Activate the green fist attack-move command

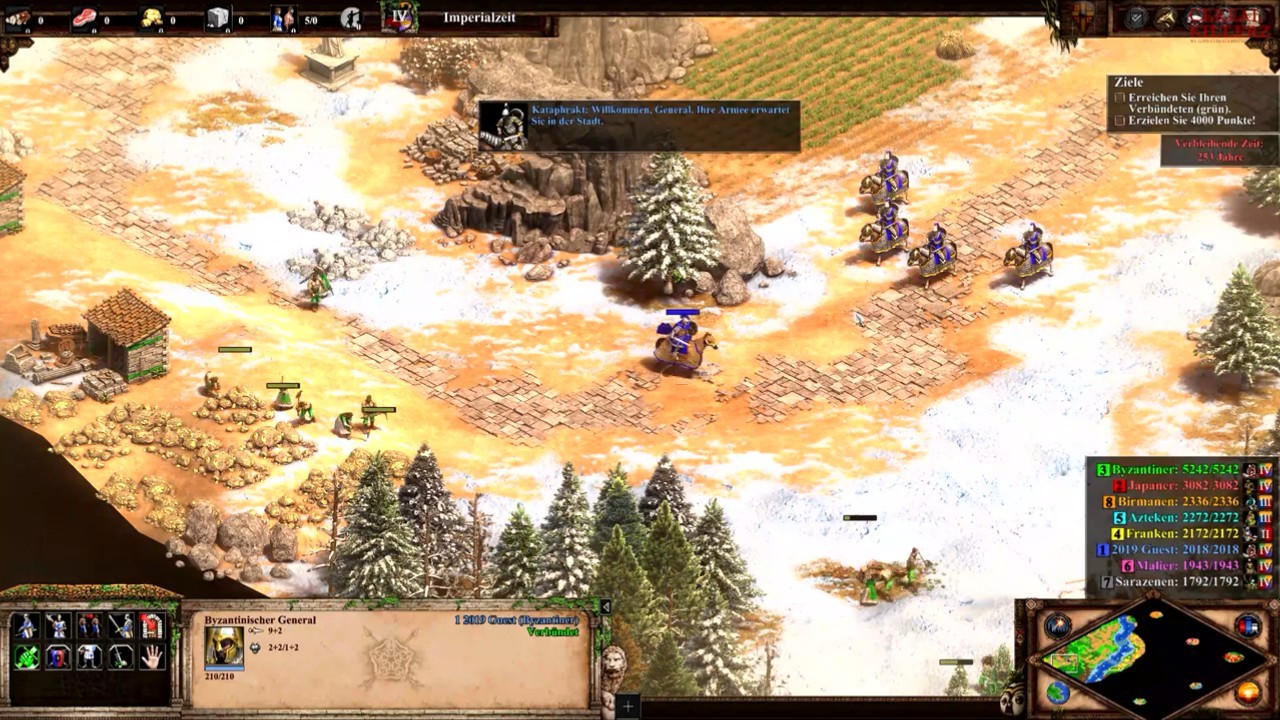(x=26, y=657)
